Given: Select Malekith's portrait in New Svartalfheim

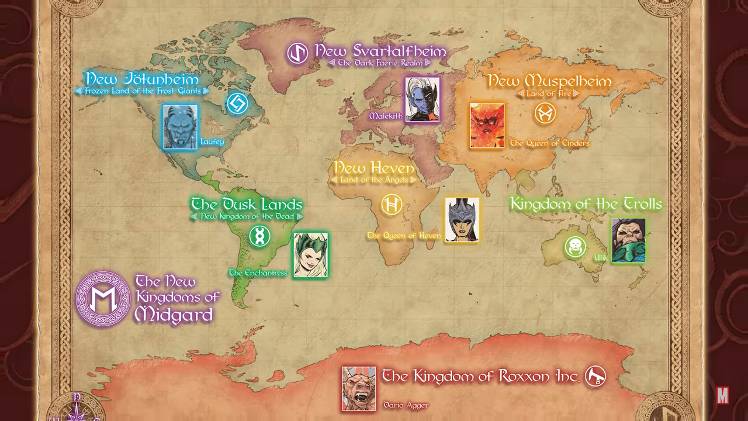Looking at the screenshot, I should [422, 98].
